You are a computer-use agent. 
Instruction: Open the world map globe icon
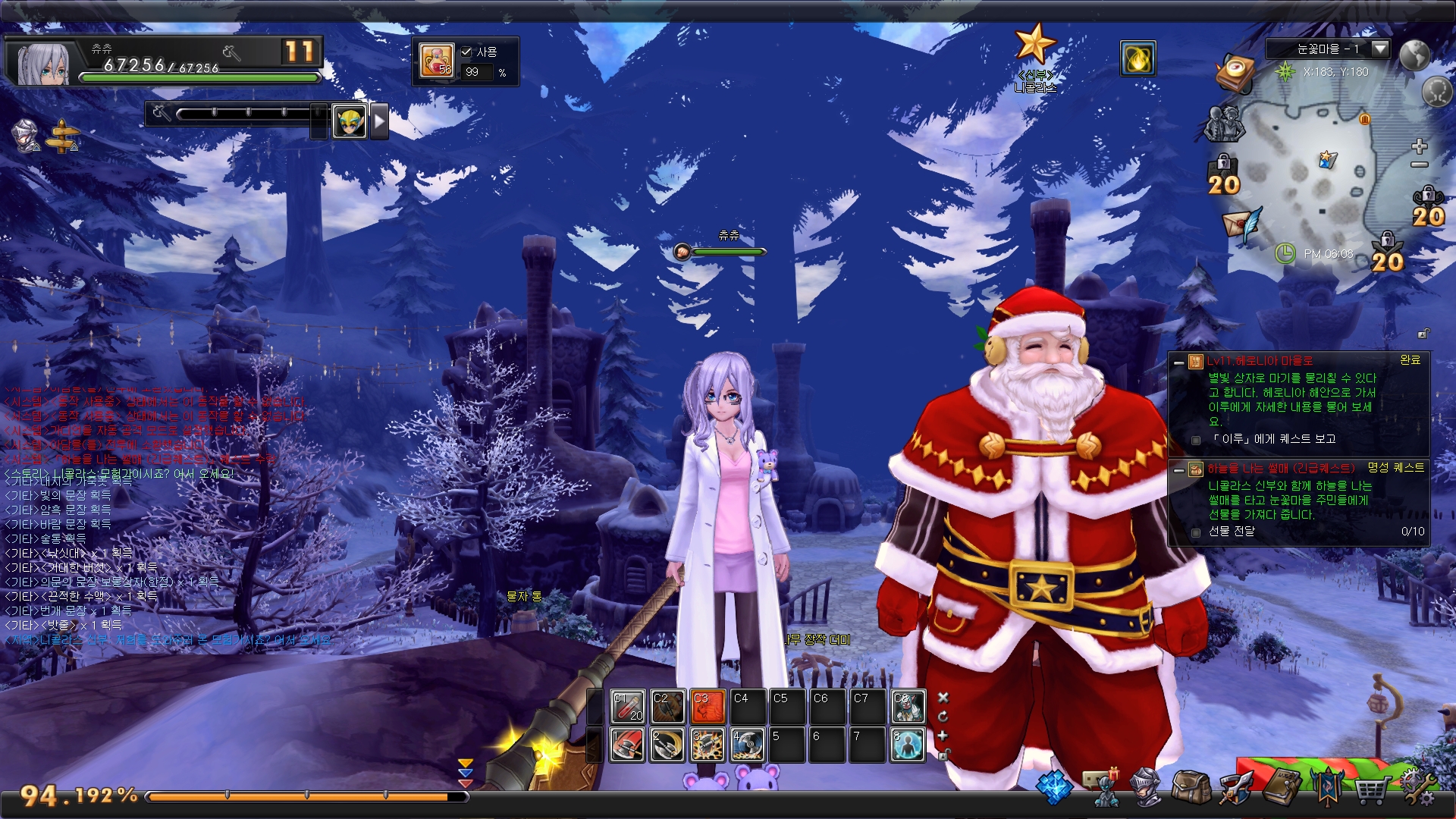coord(1415,55)
